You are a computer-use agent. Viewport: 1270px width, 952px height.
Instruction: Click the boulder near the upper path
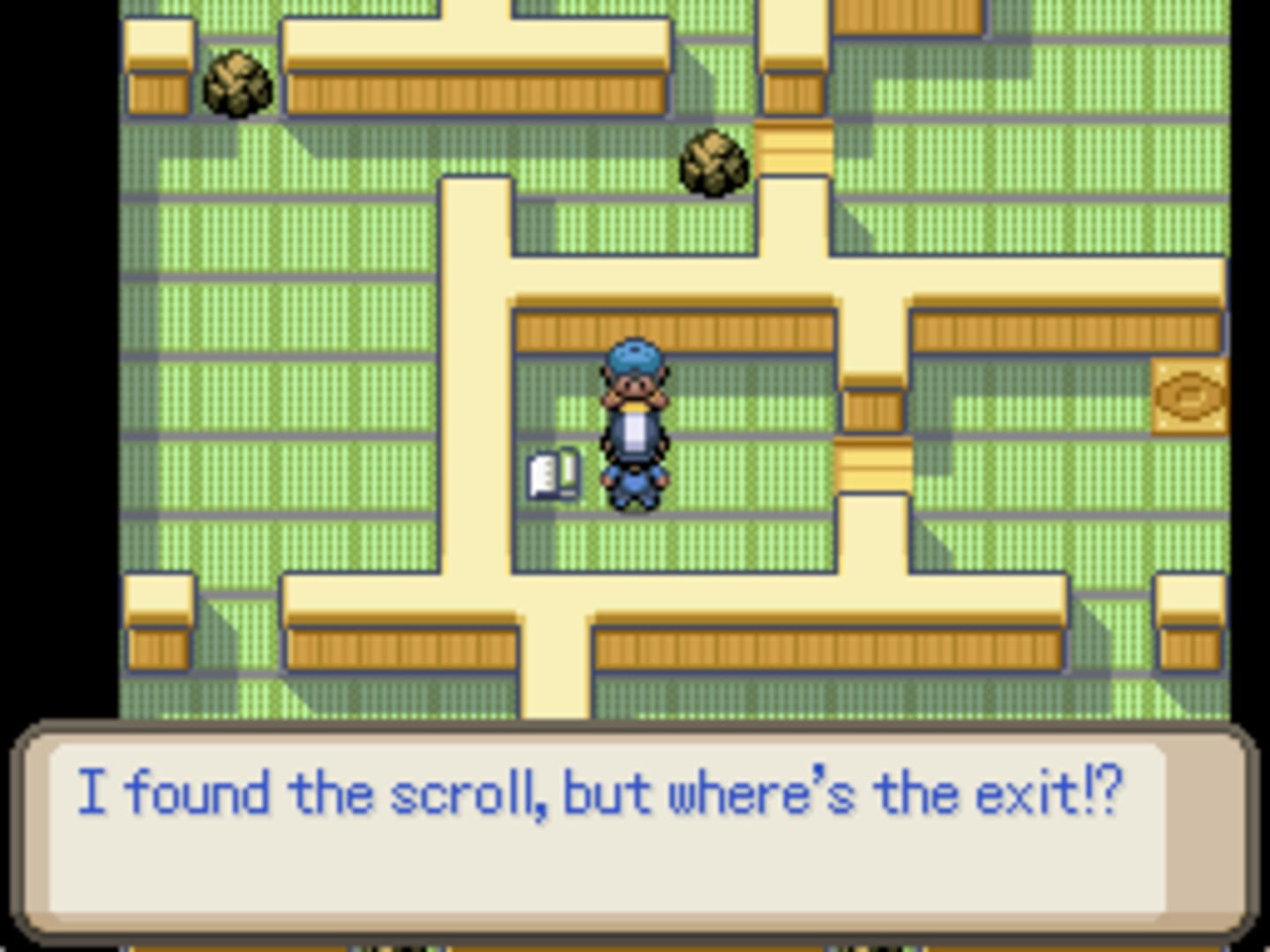pos(714,164)
